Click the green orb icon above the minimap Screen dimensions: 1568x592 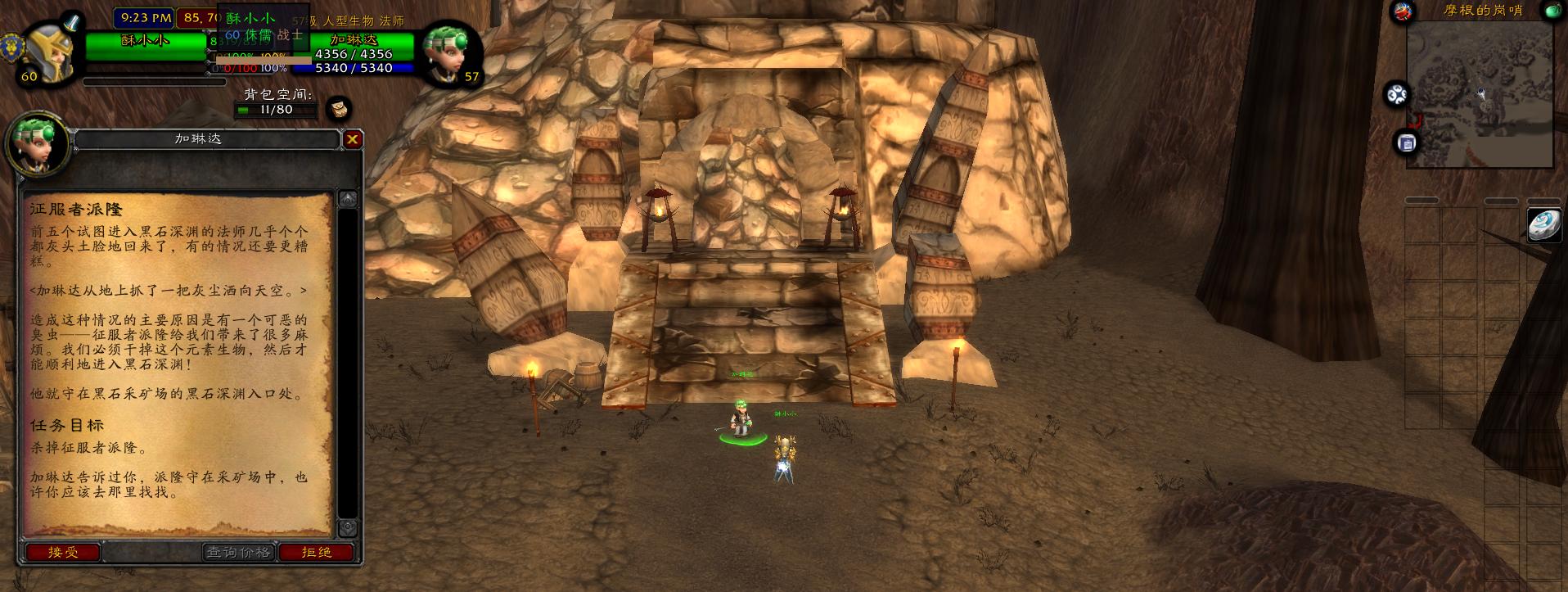[1552, 11]
